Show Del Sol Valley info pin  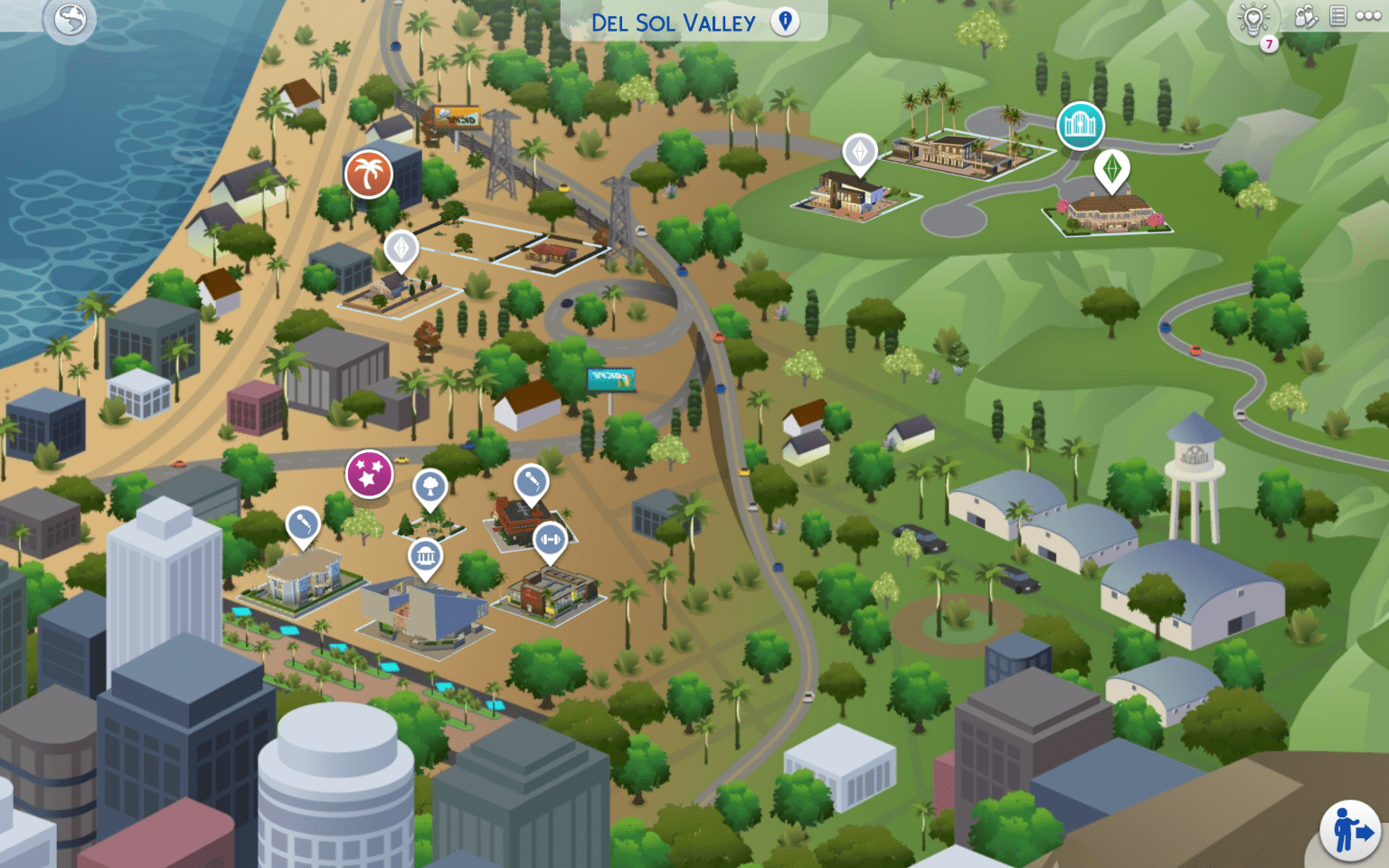click(785, 22)
